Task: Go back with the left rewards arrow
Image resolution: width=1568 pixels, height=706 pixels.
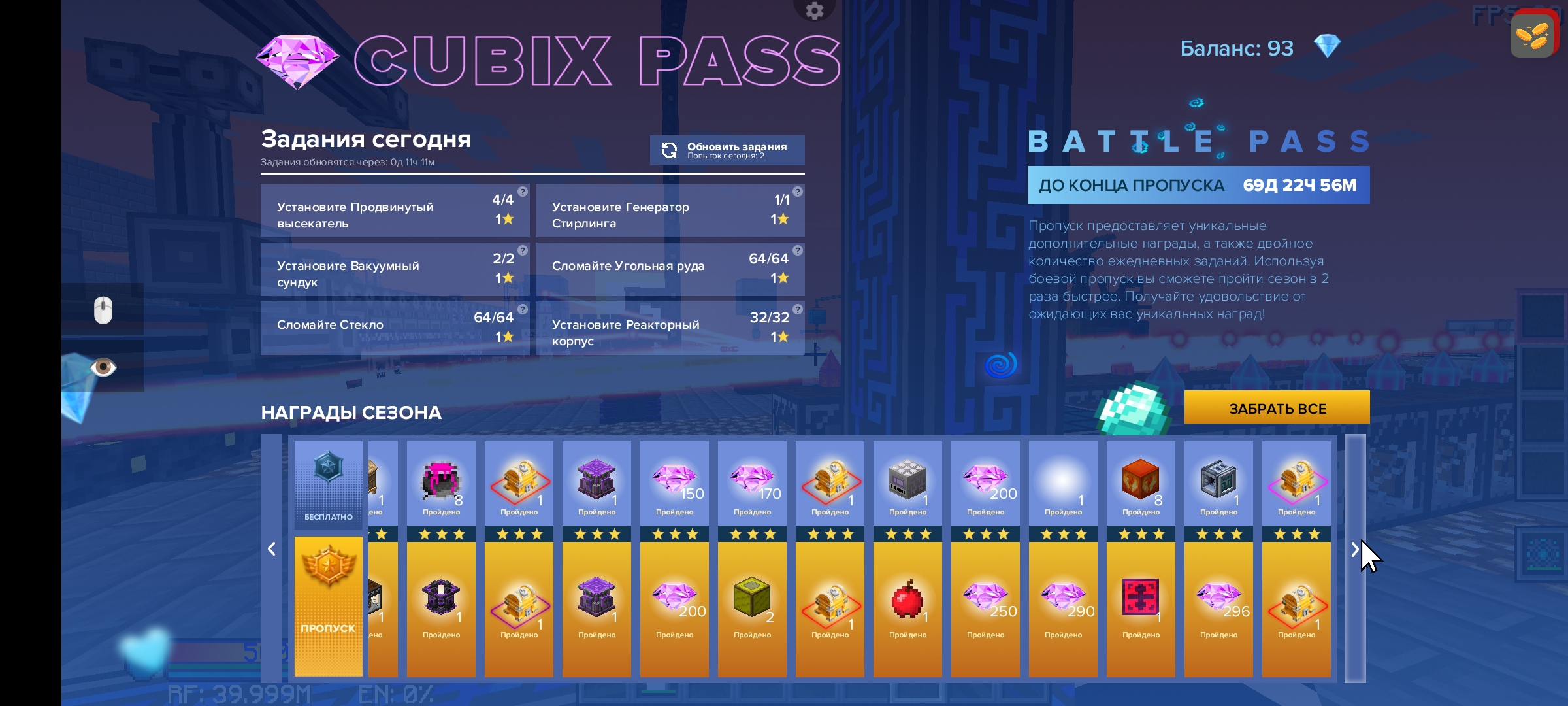Action: 272,549
